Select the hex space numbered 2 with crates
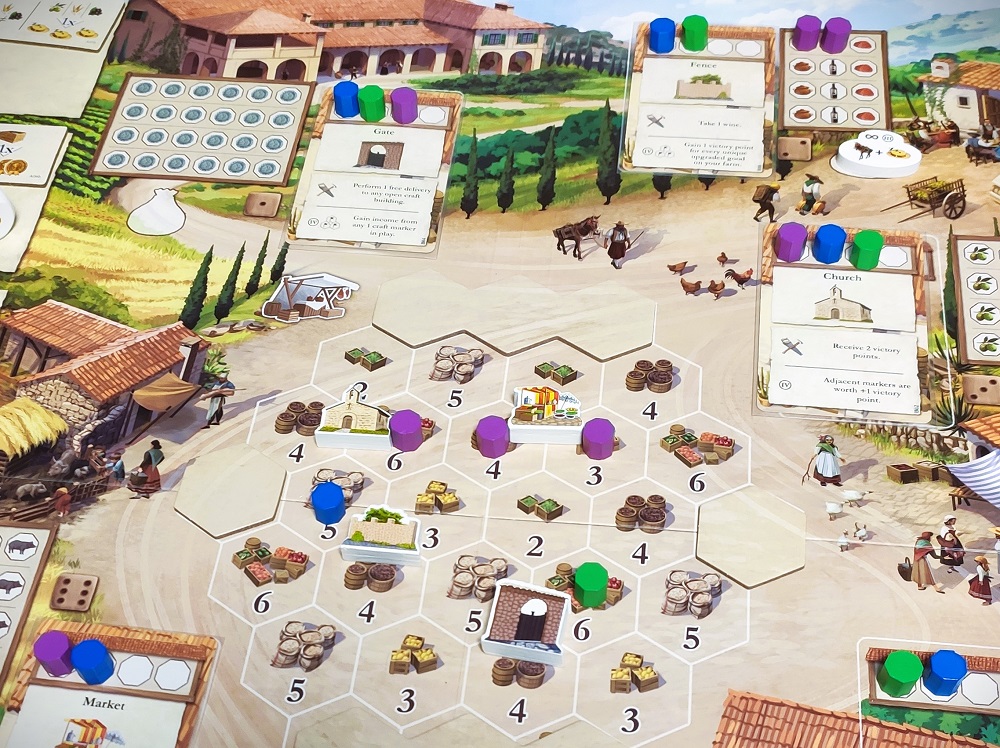This screenshot has height=748, width=1000. [538, 520]
